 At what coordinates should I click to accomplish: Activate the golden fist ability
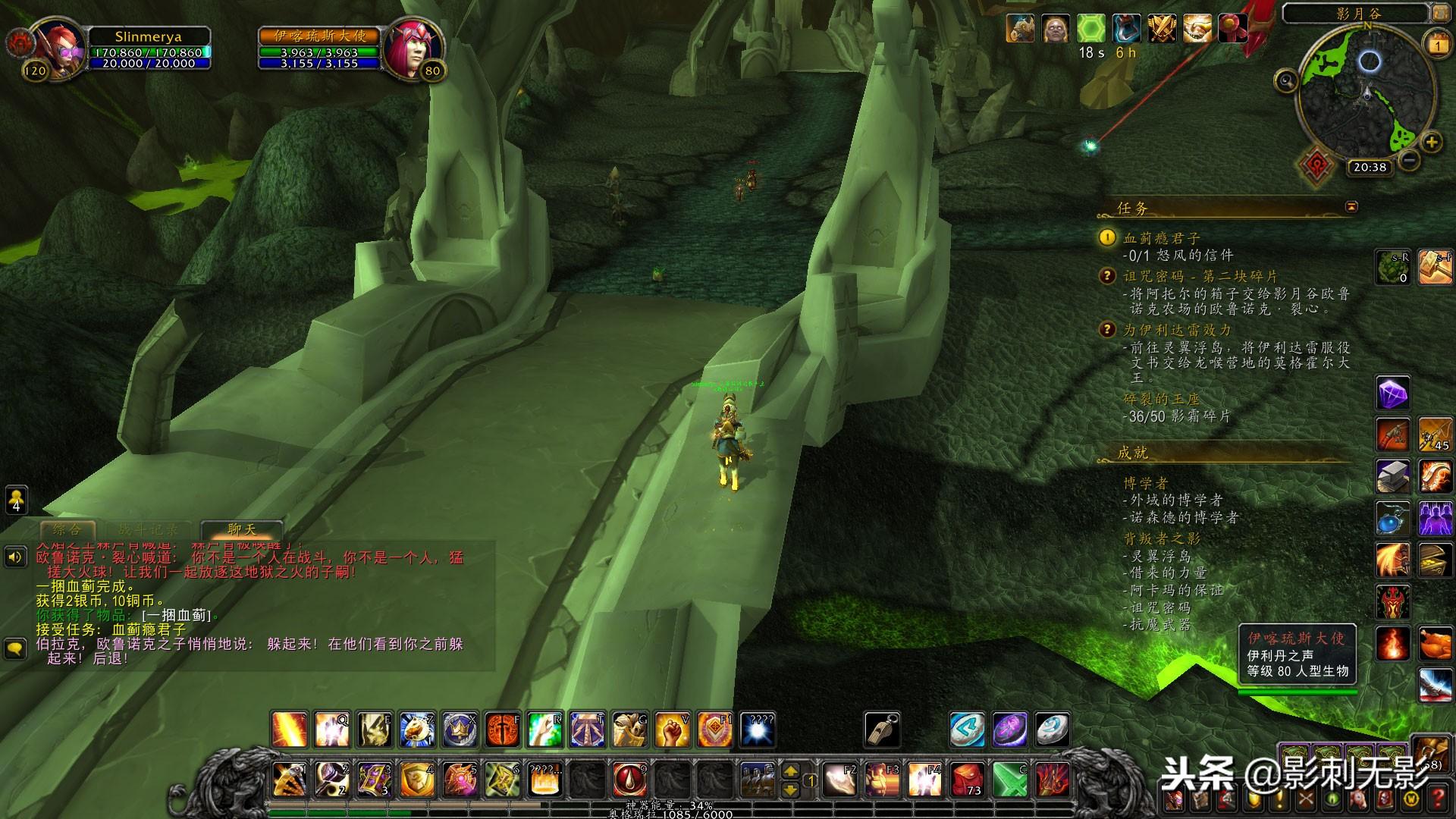pos(672,730)
